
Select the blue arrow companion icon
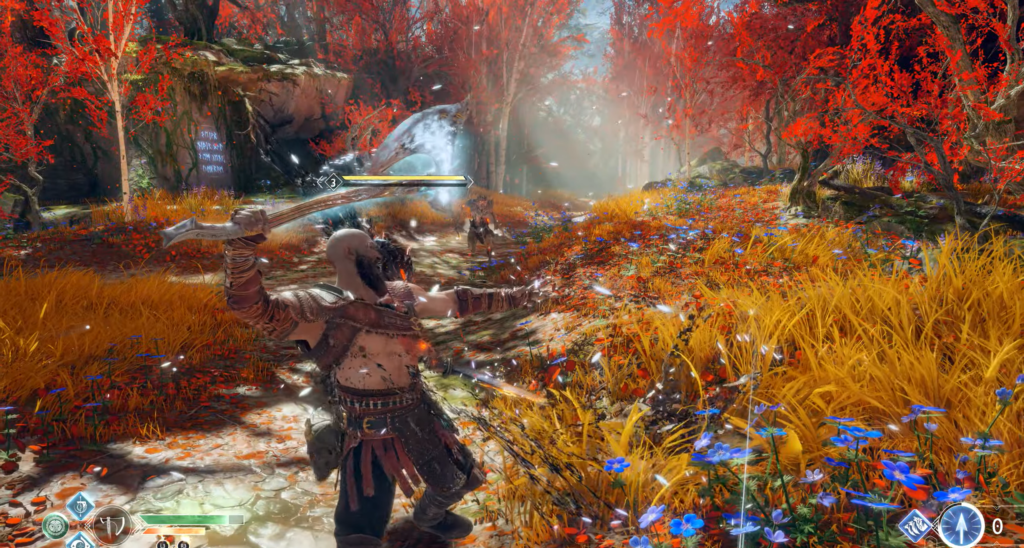click(x=960, y=525)
